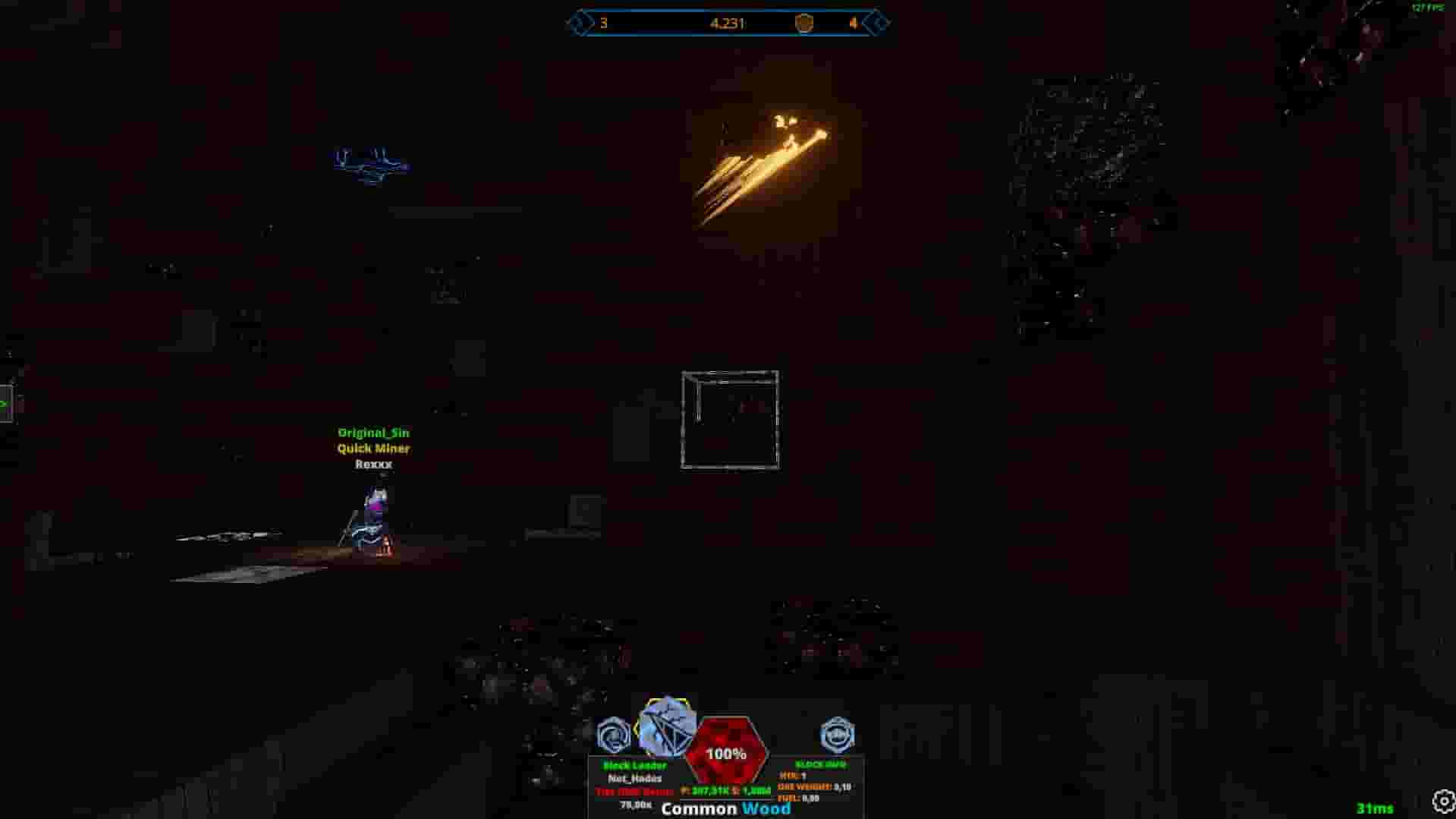1456x819 pixels.
Task: Click the coin emblem in the top bar
Action: click(x=804, y=23)
